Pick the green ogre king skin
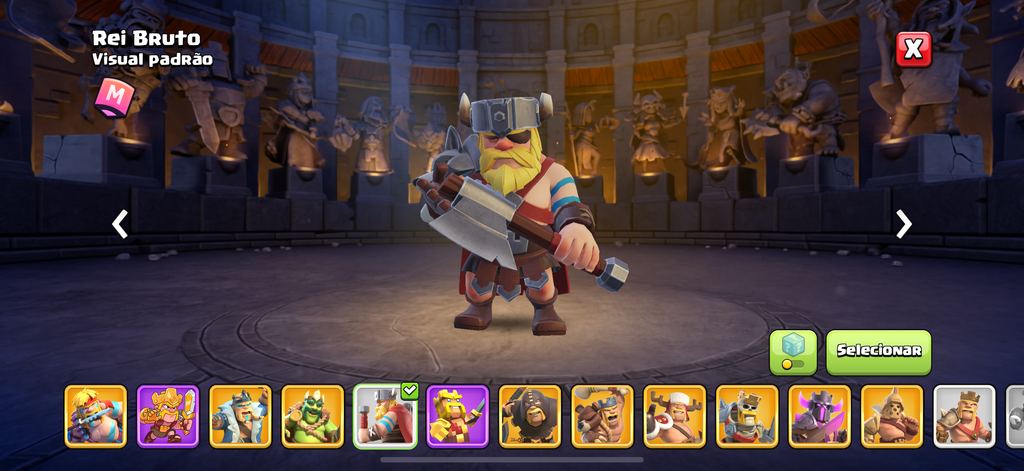The image size is (1024, 471). pyautogui.click(x=313, y=414)
